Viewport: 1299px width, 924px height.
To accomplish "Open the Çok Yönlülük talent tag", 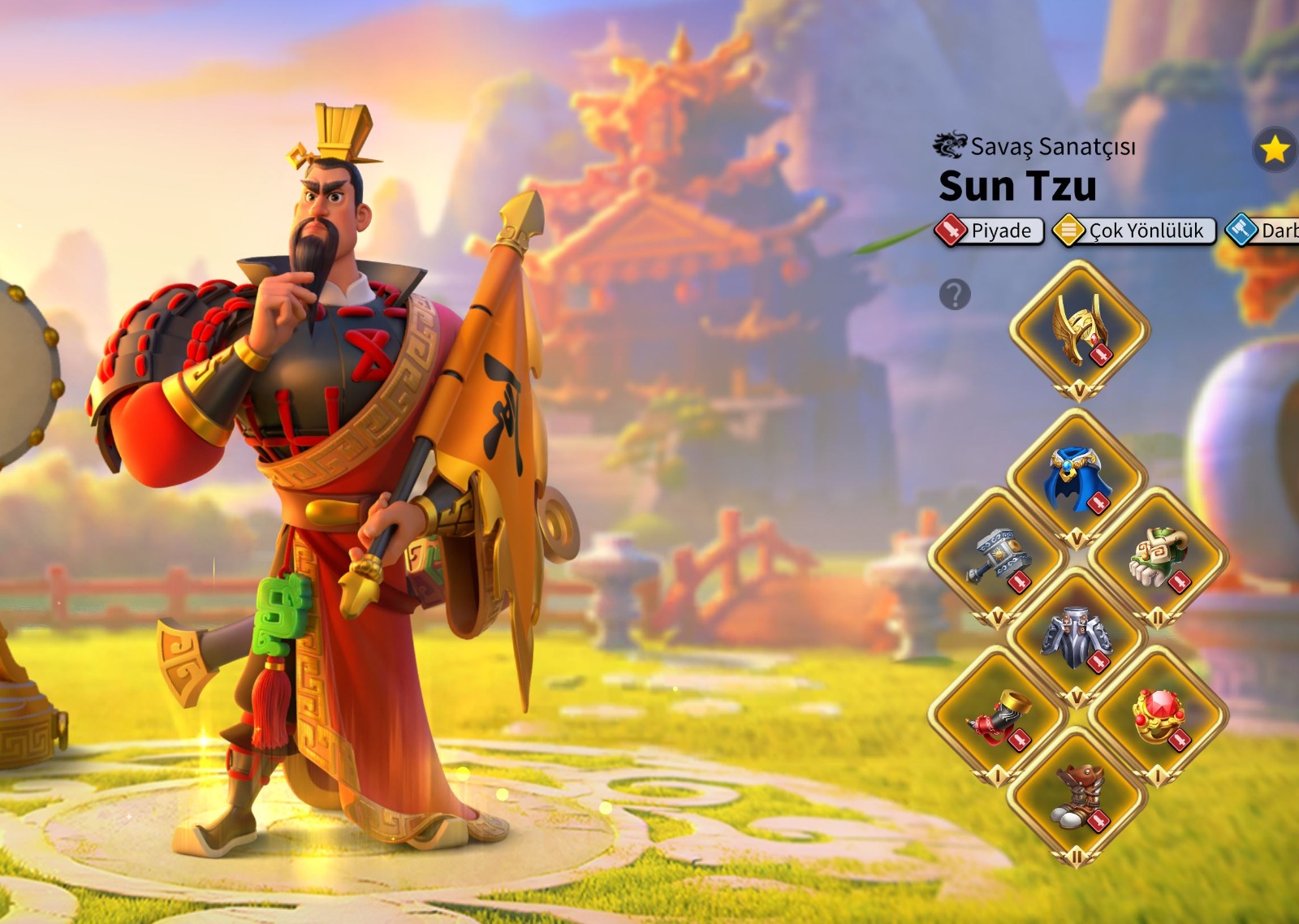I will pos(1134,231).
